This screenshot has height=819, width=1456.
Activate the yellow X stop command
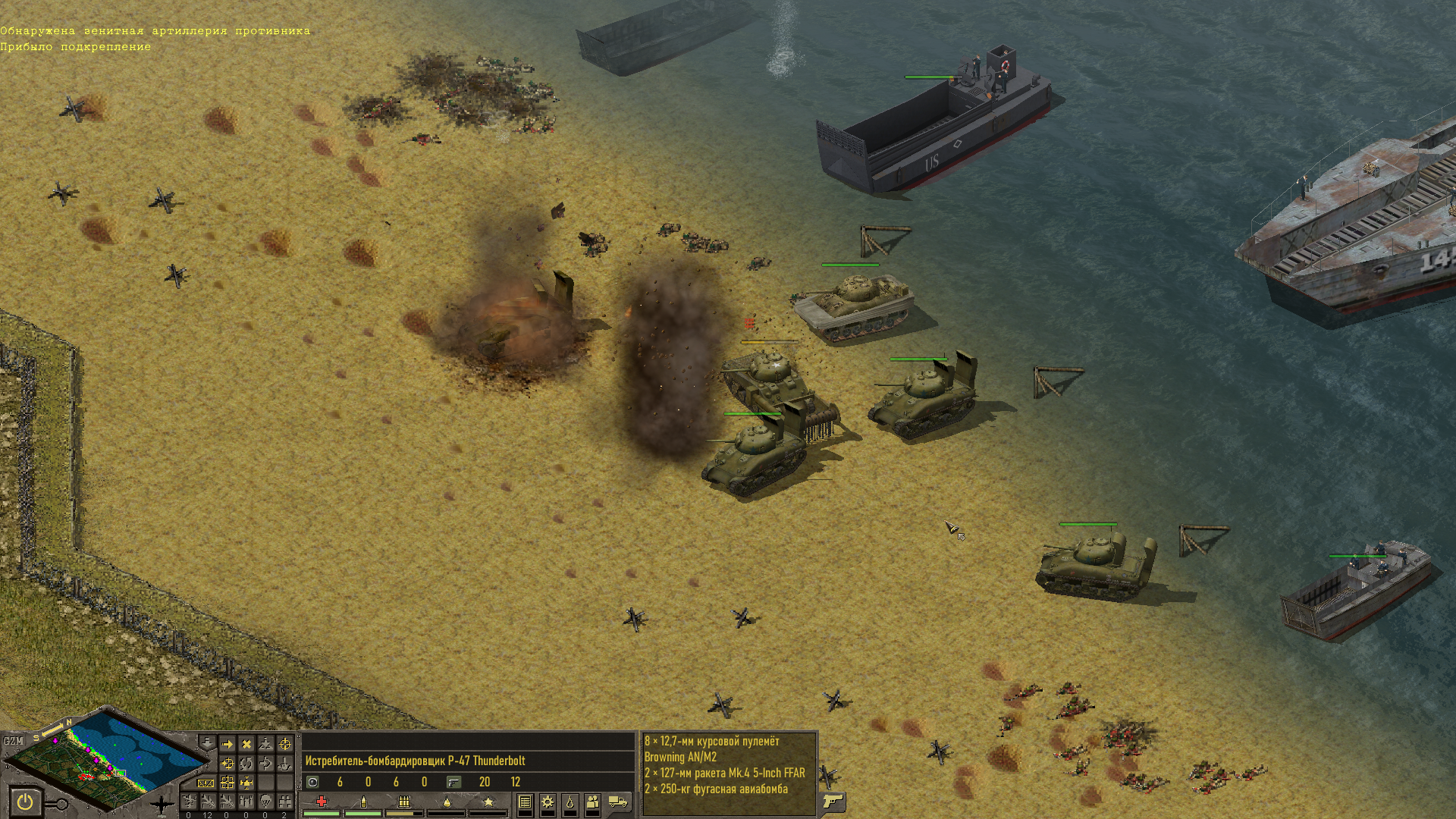[x=246, y=745]
